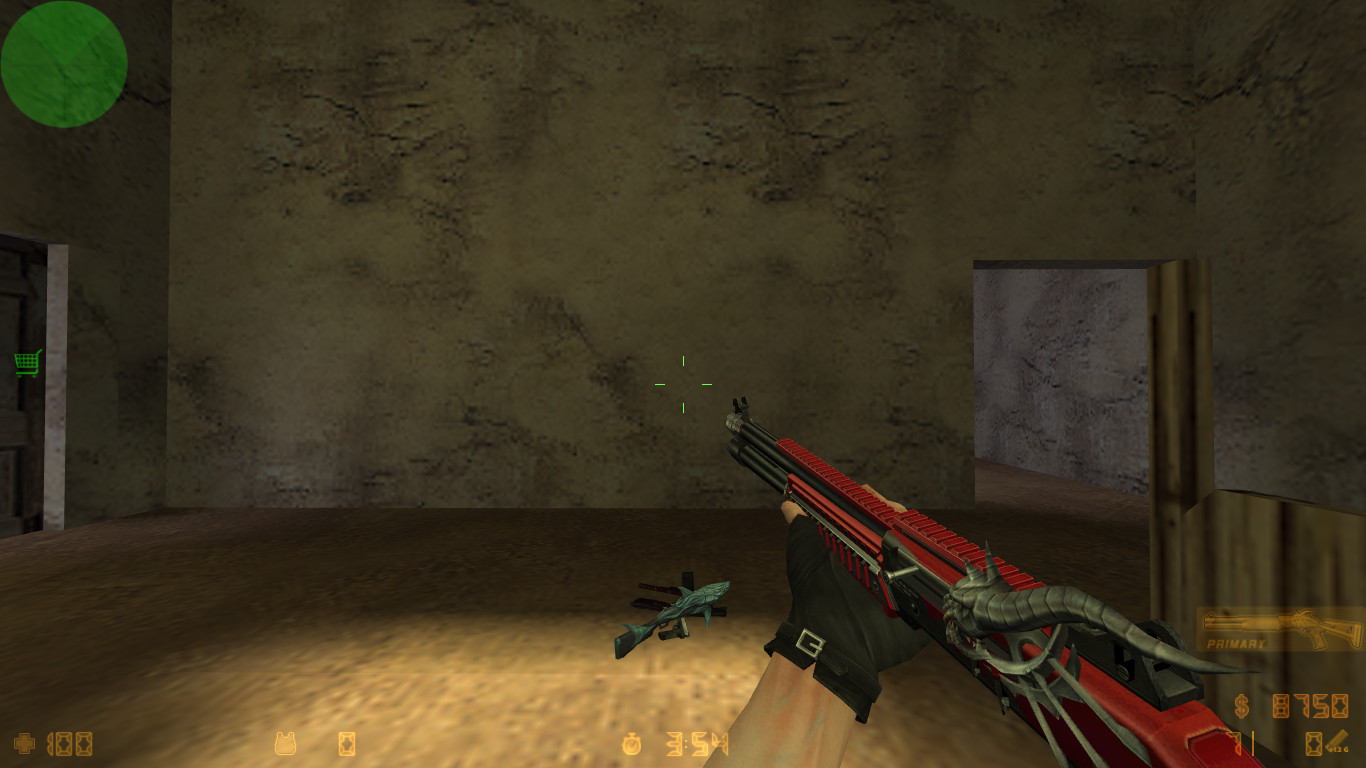This screenshot has width=1366, height=768.
Task: Click the 12 gauge shell ammo icon
Action: pyautogui.click(x=1340, y=739)
